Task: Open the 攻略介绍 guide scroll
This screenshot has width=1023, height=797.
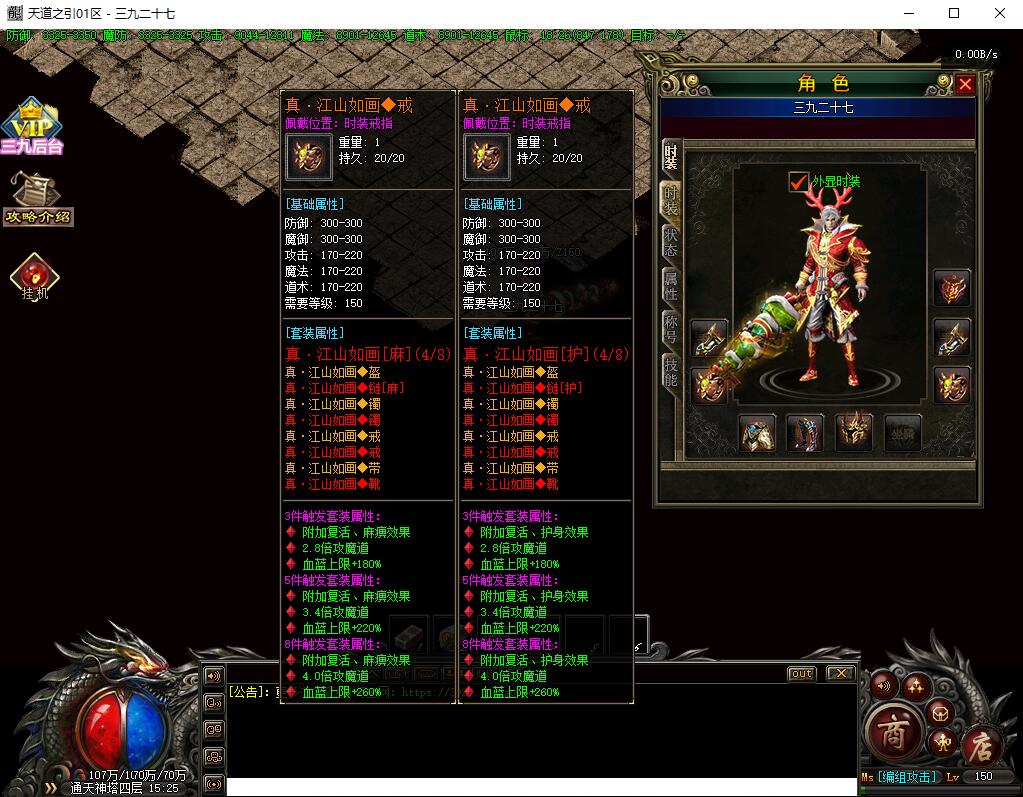Action: coord(38,198)
